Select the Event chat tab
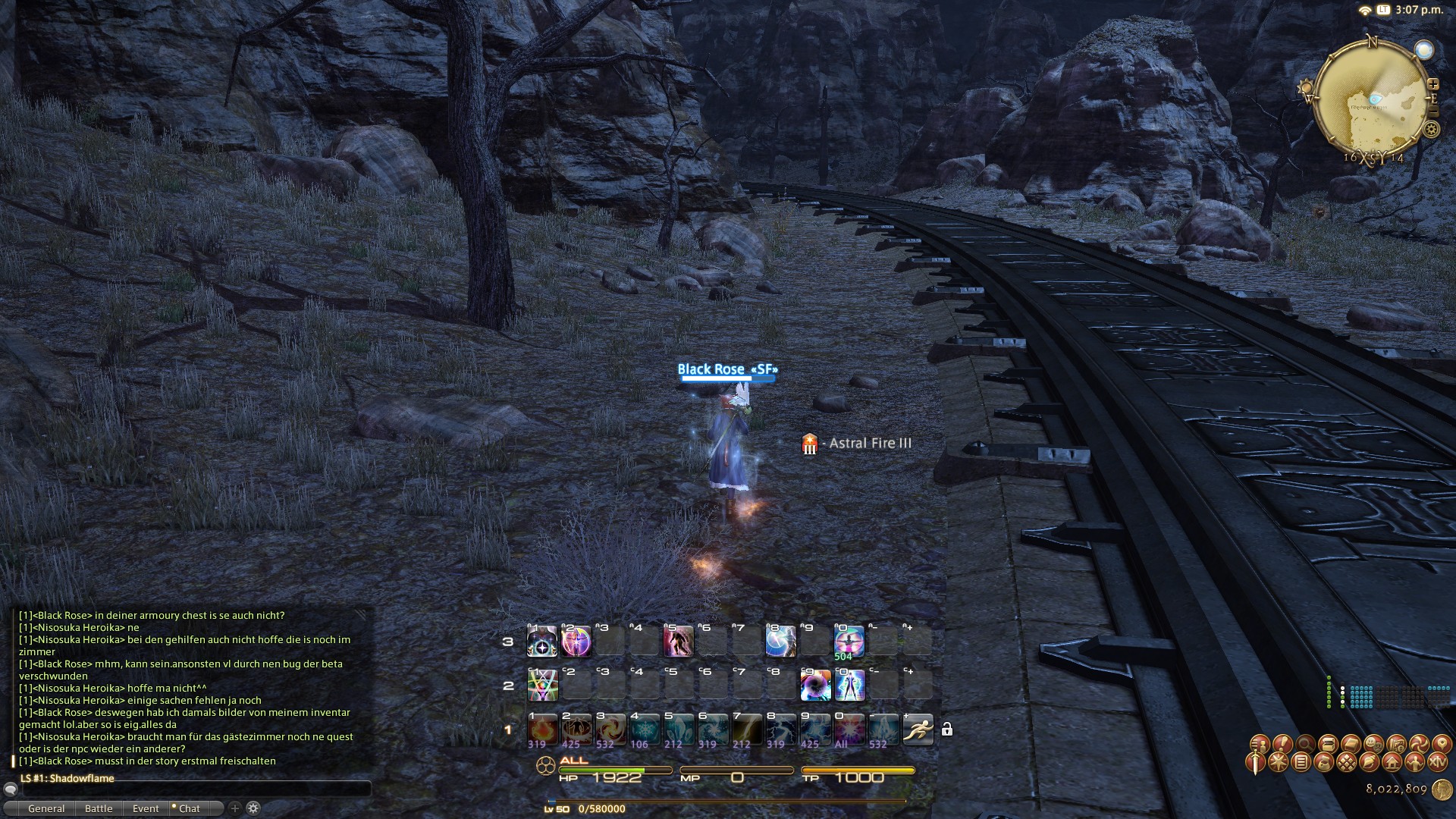 pos(146,808)
